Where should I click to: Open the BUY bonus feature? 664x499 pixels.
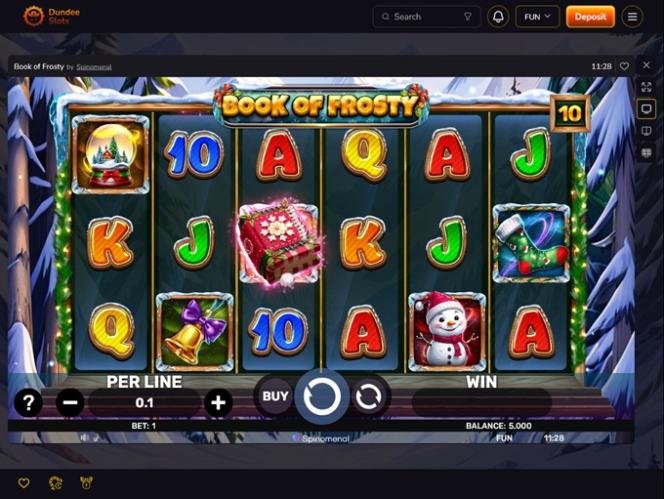(x=276, y=396)
